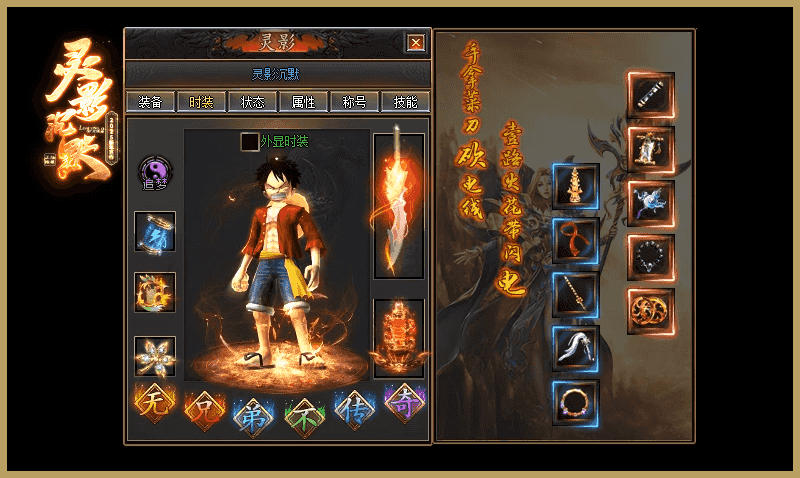
Task: Choose the fiery armor slot
Action: [x=398, y=338]
